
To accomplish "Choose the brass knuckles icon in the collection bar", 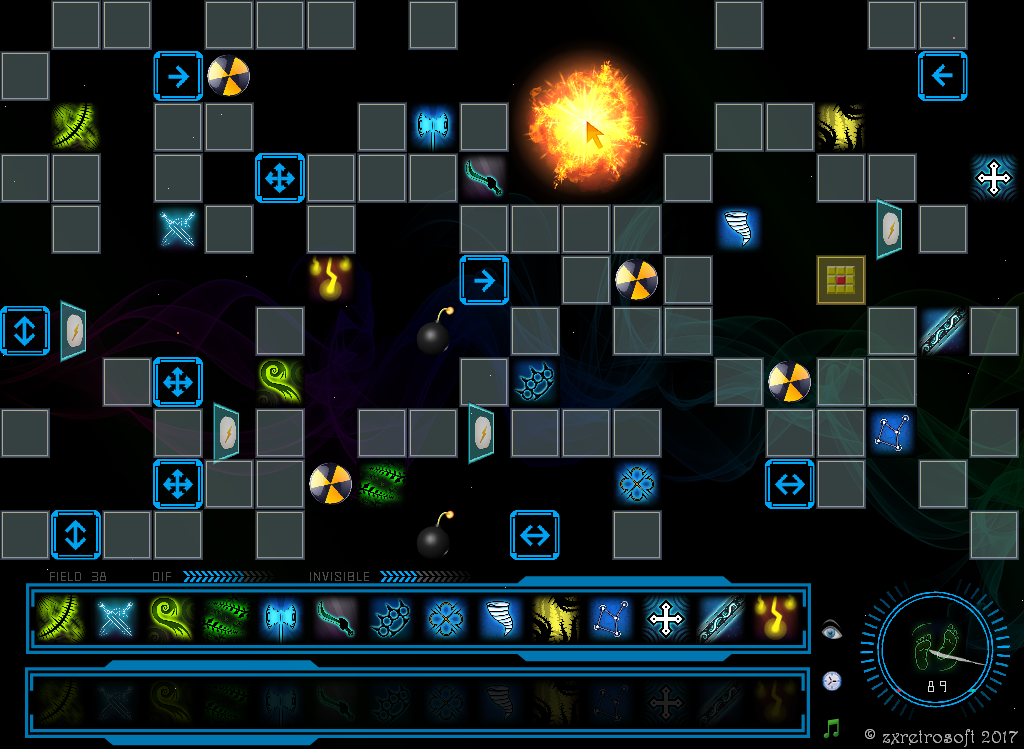I will pyautogui.click(x=389, y=619).
